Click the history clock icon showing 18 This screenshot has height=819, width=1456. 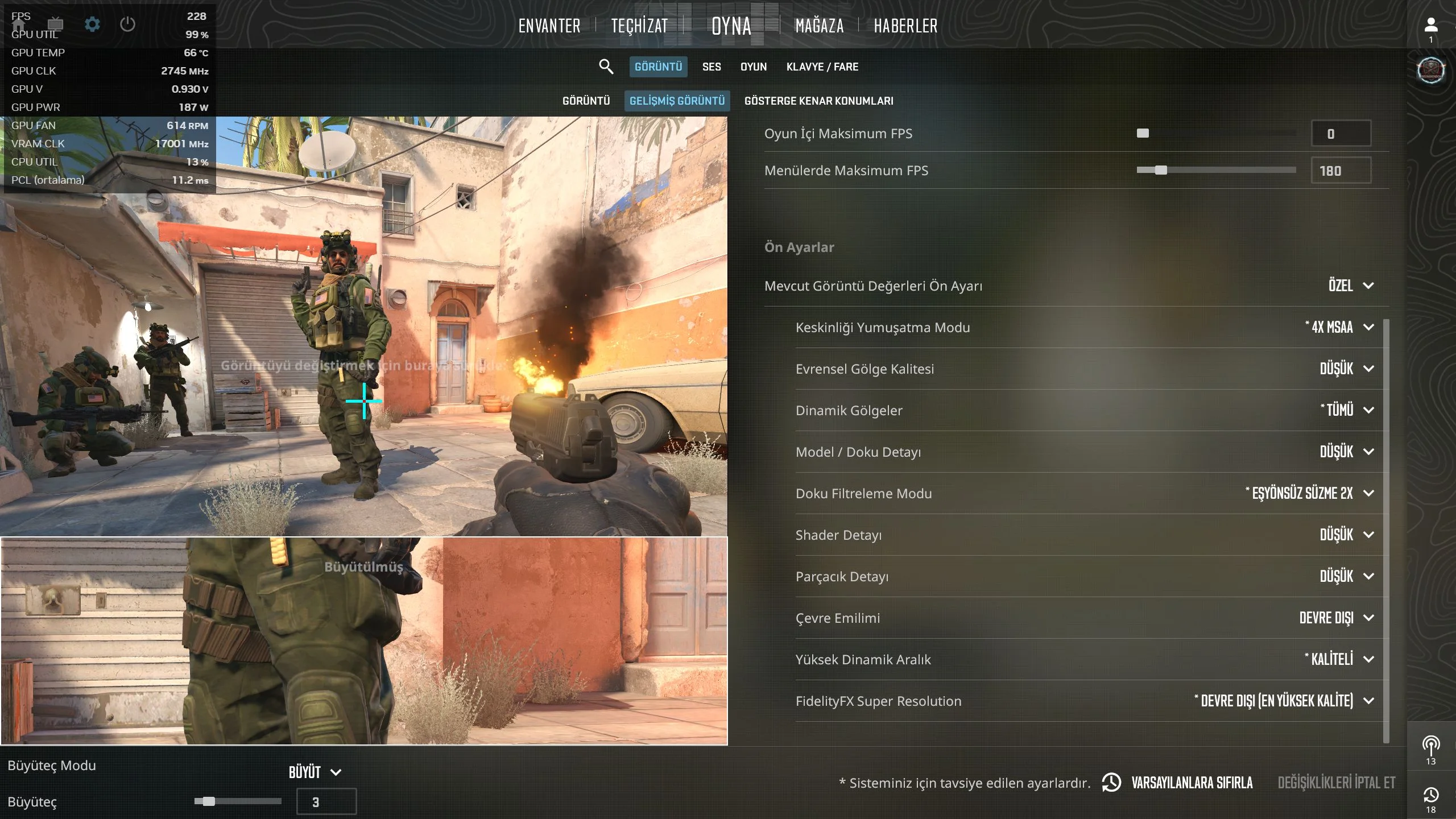pos(1431,796)
